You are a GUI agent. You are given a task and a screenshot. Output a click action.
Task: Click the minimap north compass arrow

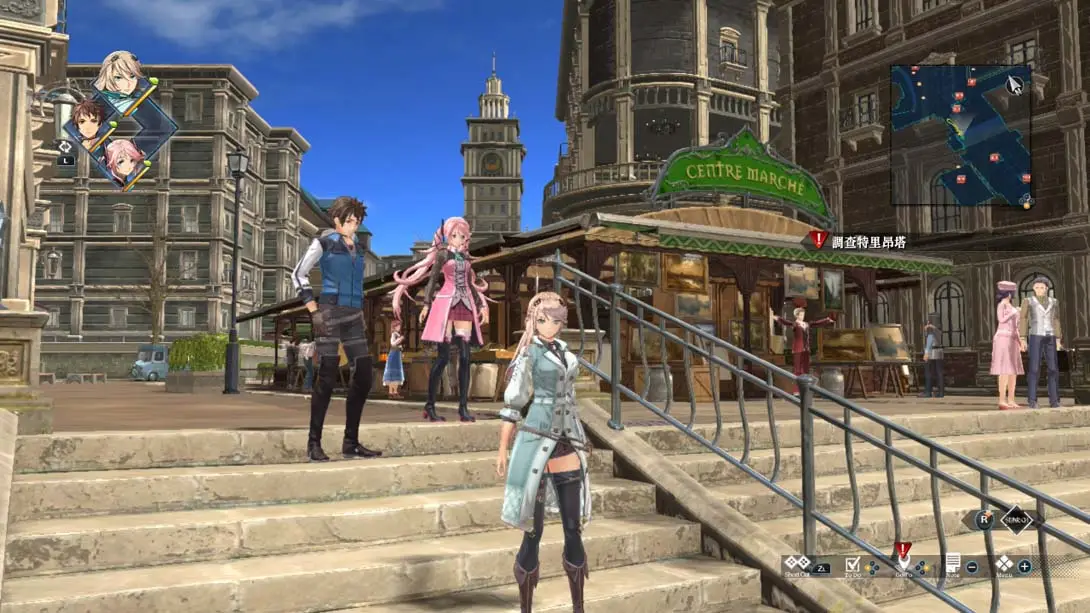click(x=1015, y=84)
